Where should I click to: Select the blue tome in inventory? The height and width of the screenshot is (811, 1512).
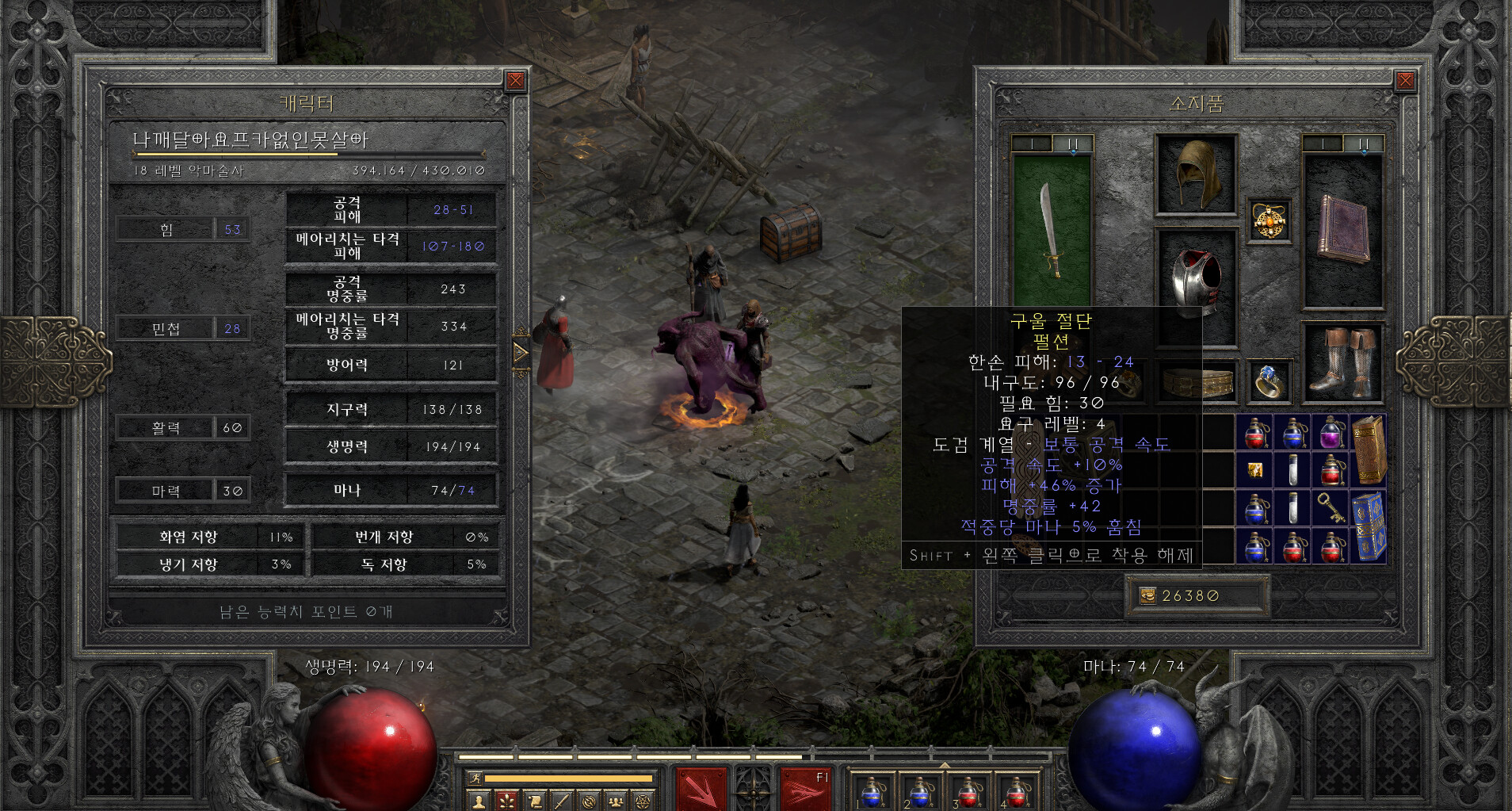coord(1369,526)
